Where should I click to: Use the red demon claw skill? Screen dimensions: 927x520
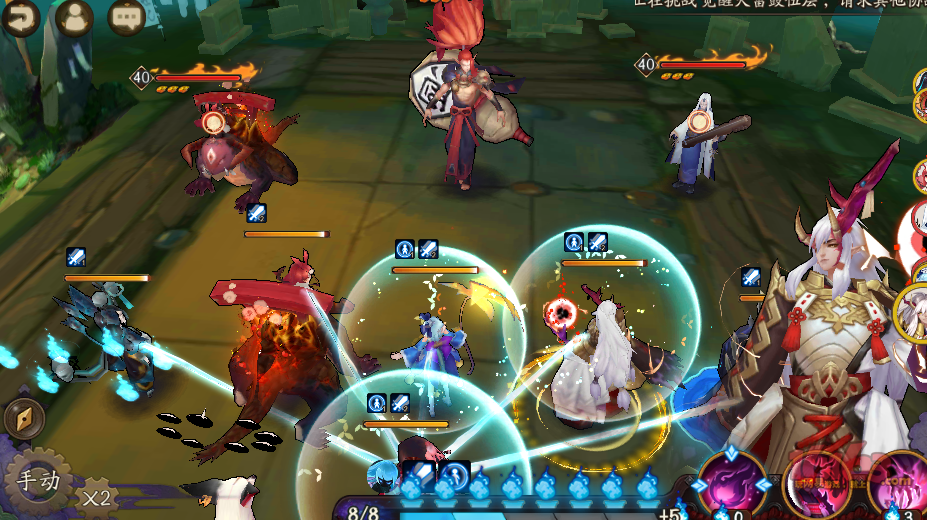click(x=820, y=485)
